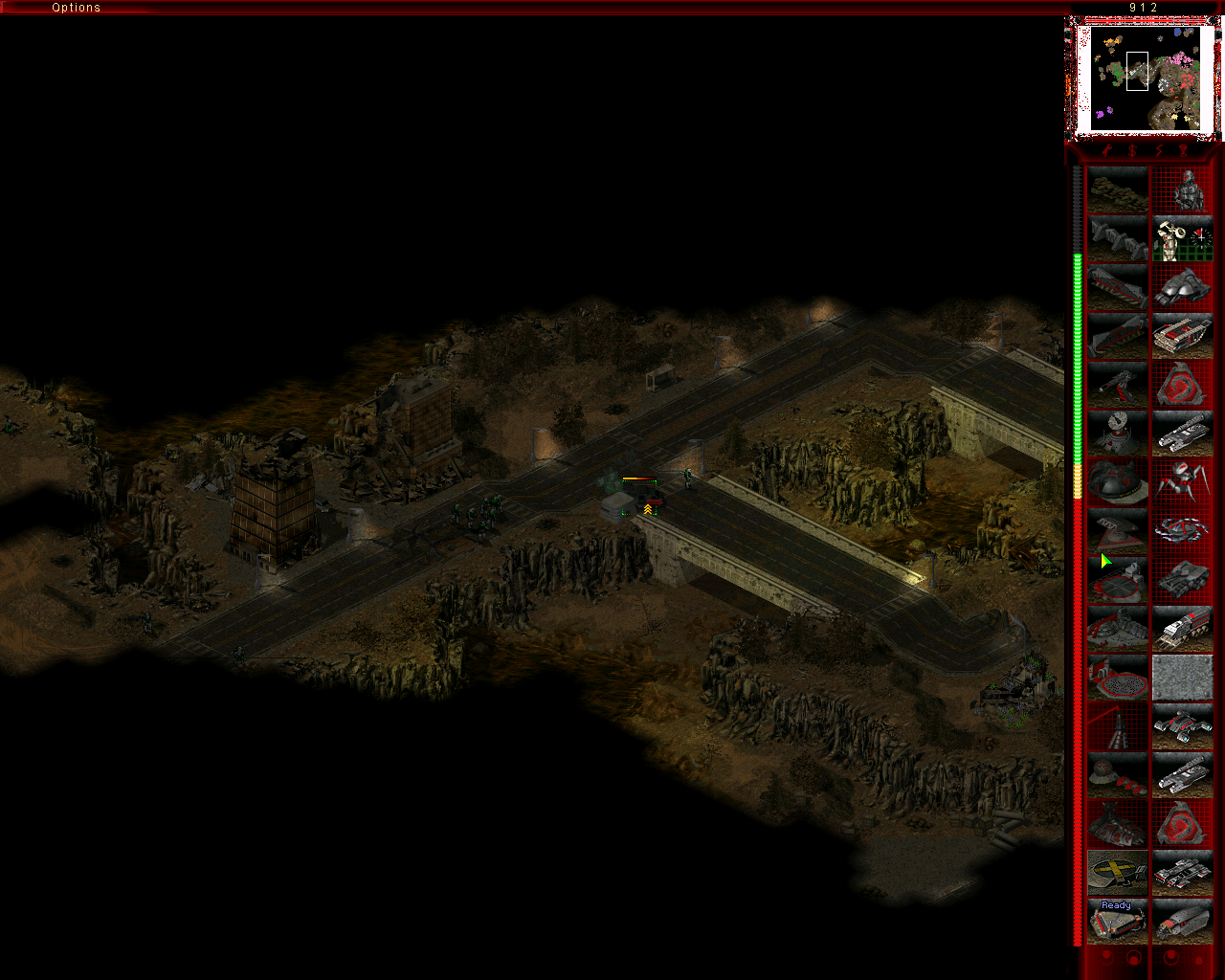
Task: Activate the repair wrench button
Action: 1107,151
